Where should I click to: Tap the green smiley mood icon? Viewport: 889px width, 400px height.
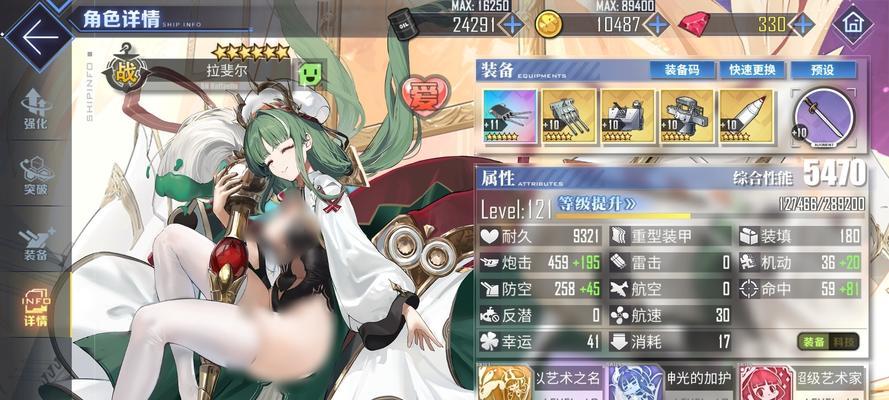pos(310,72)
